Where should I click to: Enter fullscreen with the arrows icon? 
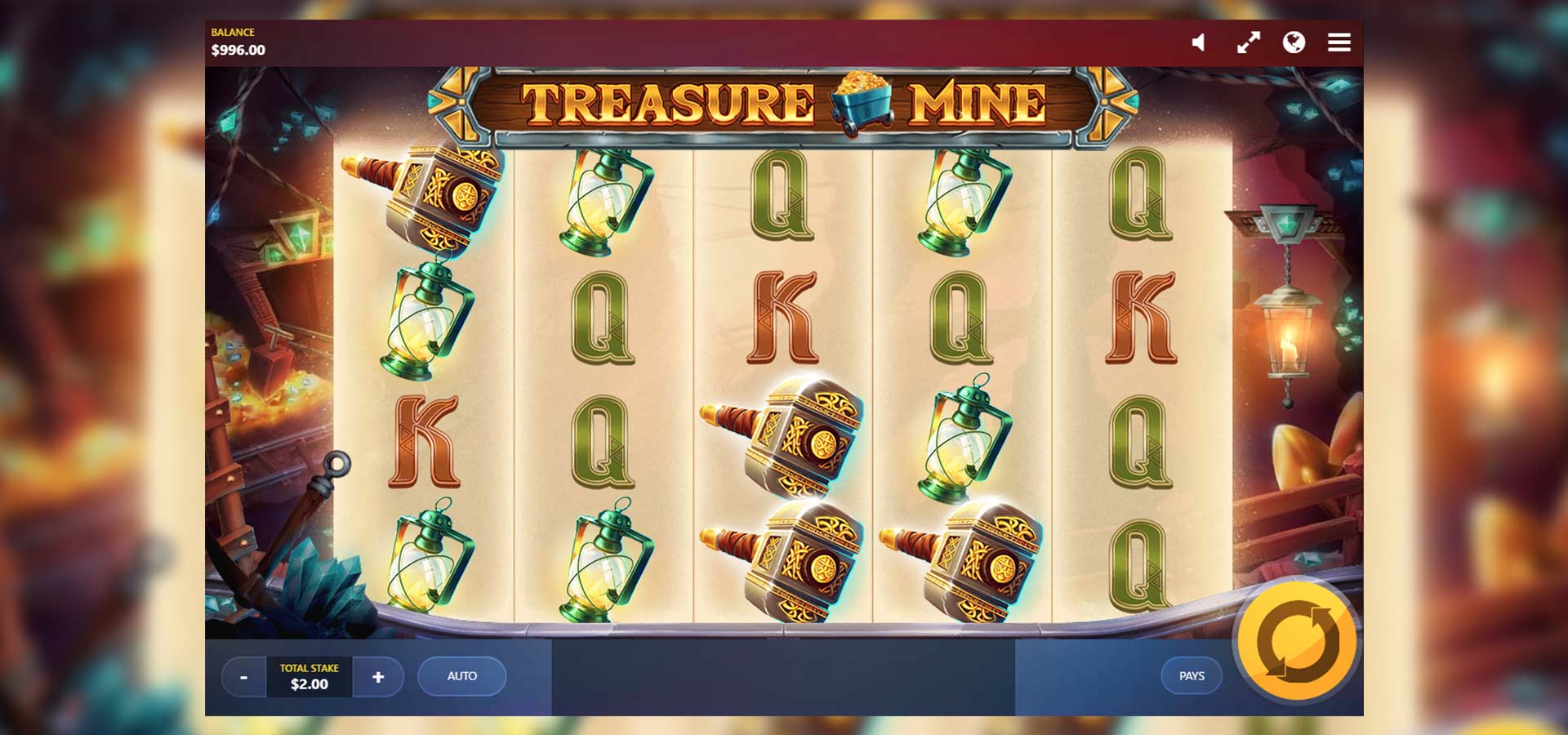point(1248,42)
